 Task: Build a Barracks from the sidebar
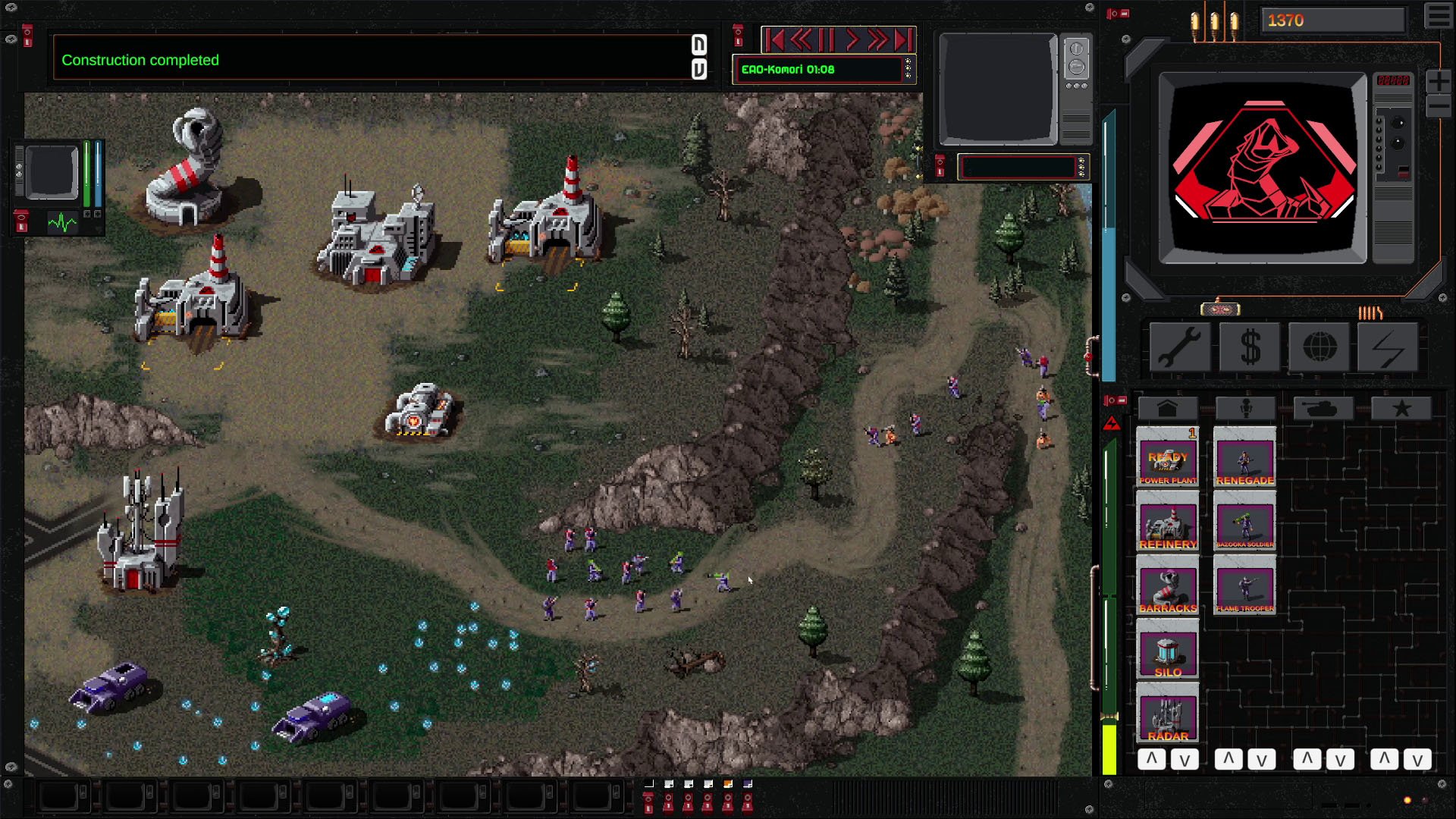1168,586
